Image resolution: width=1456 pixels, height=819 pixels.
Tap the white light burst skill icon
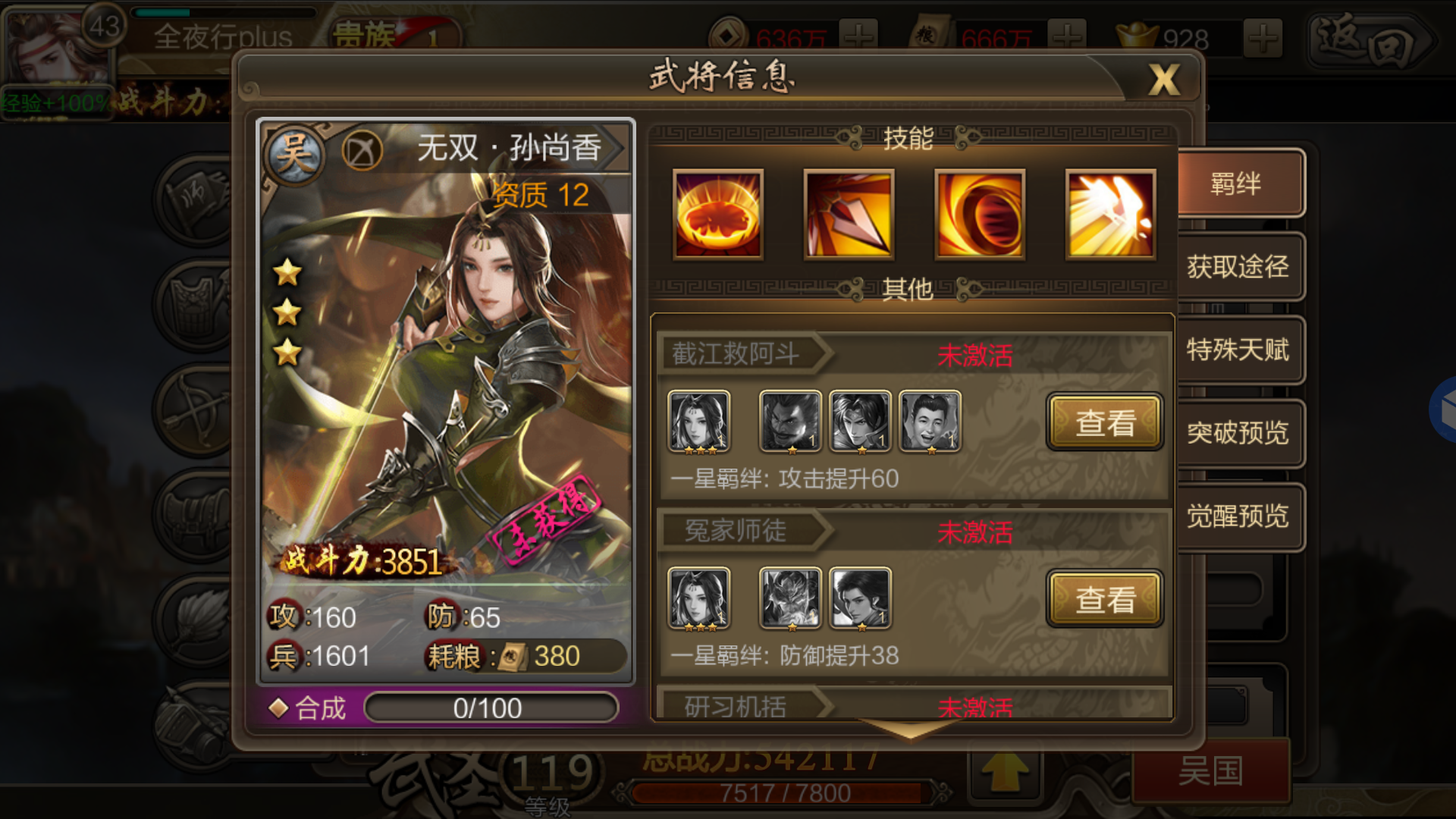[1110, 215]
